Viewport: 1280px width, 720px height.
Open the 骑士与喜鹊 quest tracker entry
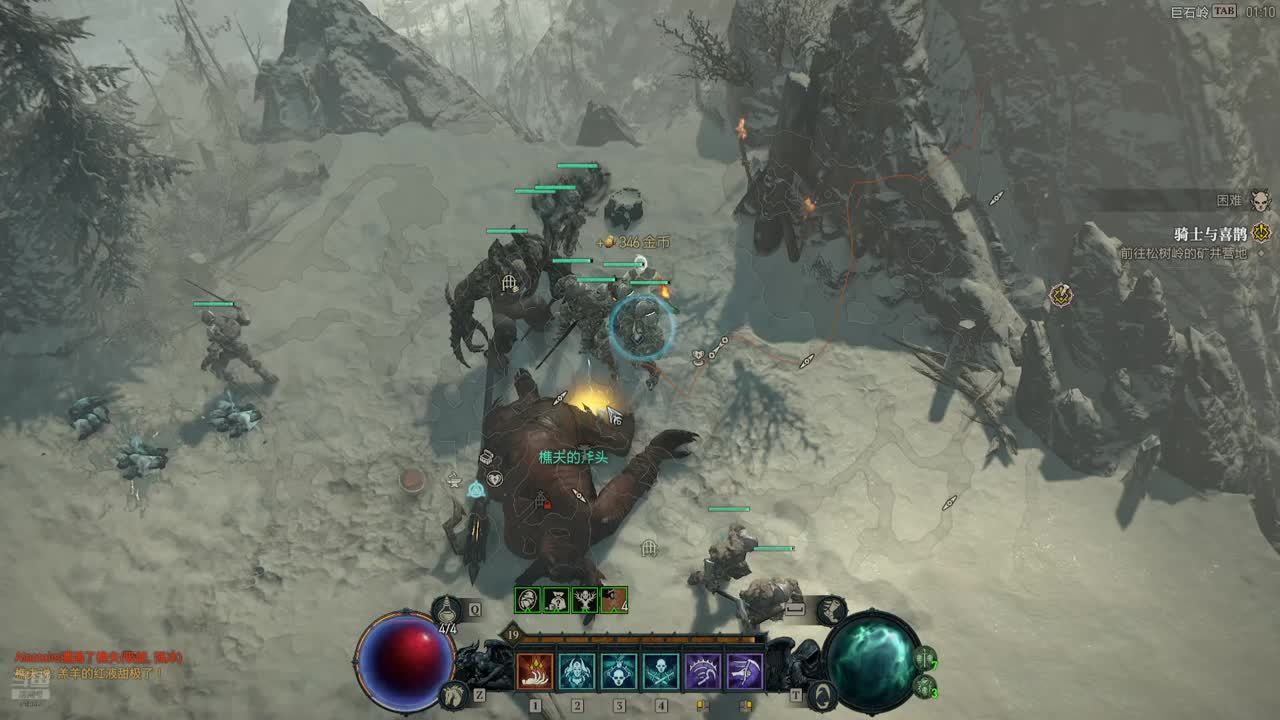1209,234
